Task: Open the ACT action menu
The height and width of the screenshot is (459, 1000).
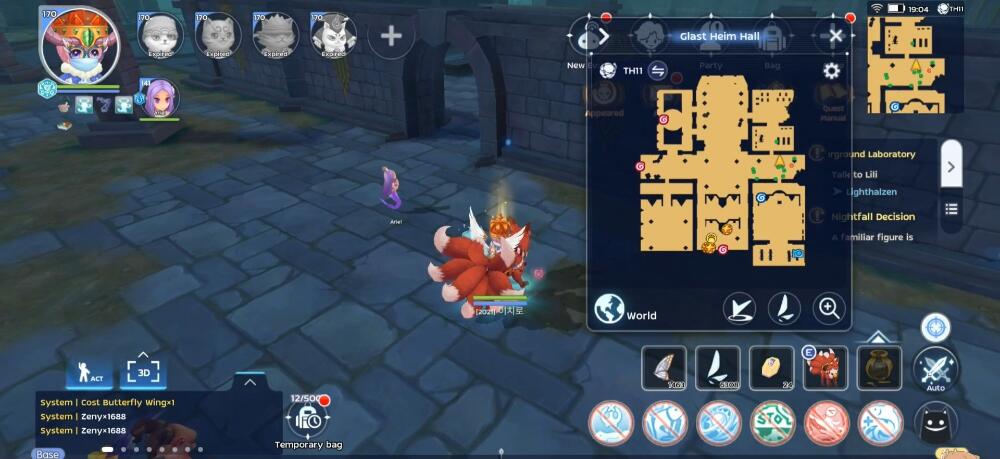Action: pyautogui.click(x=89, y=373)
